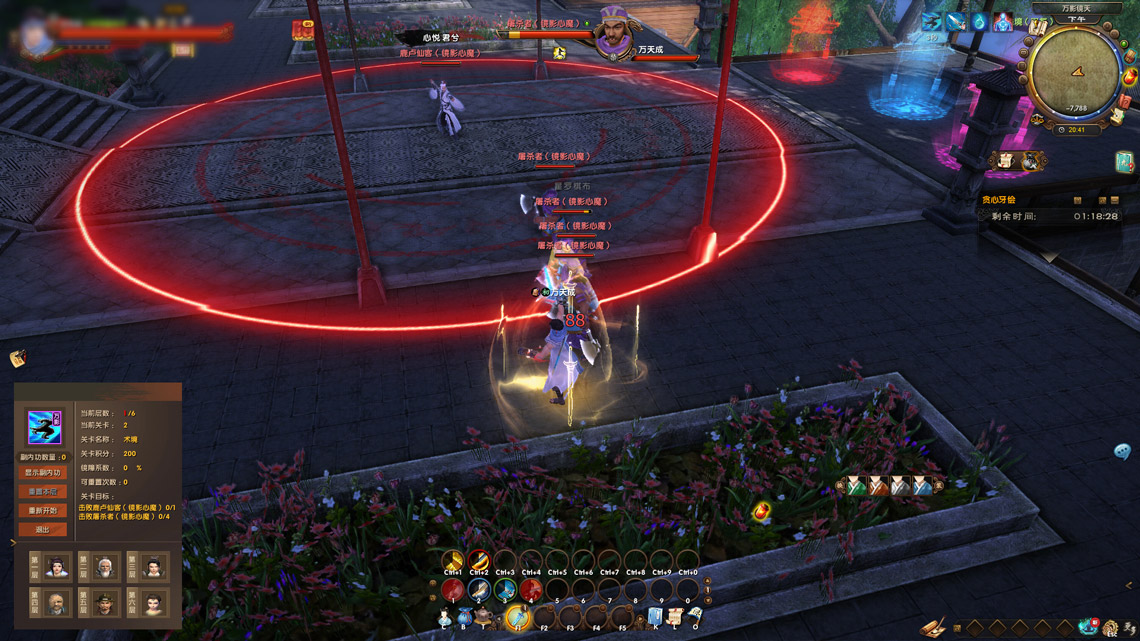Trigger the glowing sword skill on F1
1140x641 pixels.
[x=517, y=618]
